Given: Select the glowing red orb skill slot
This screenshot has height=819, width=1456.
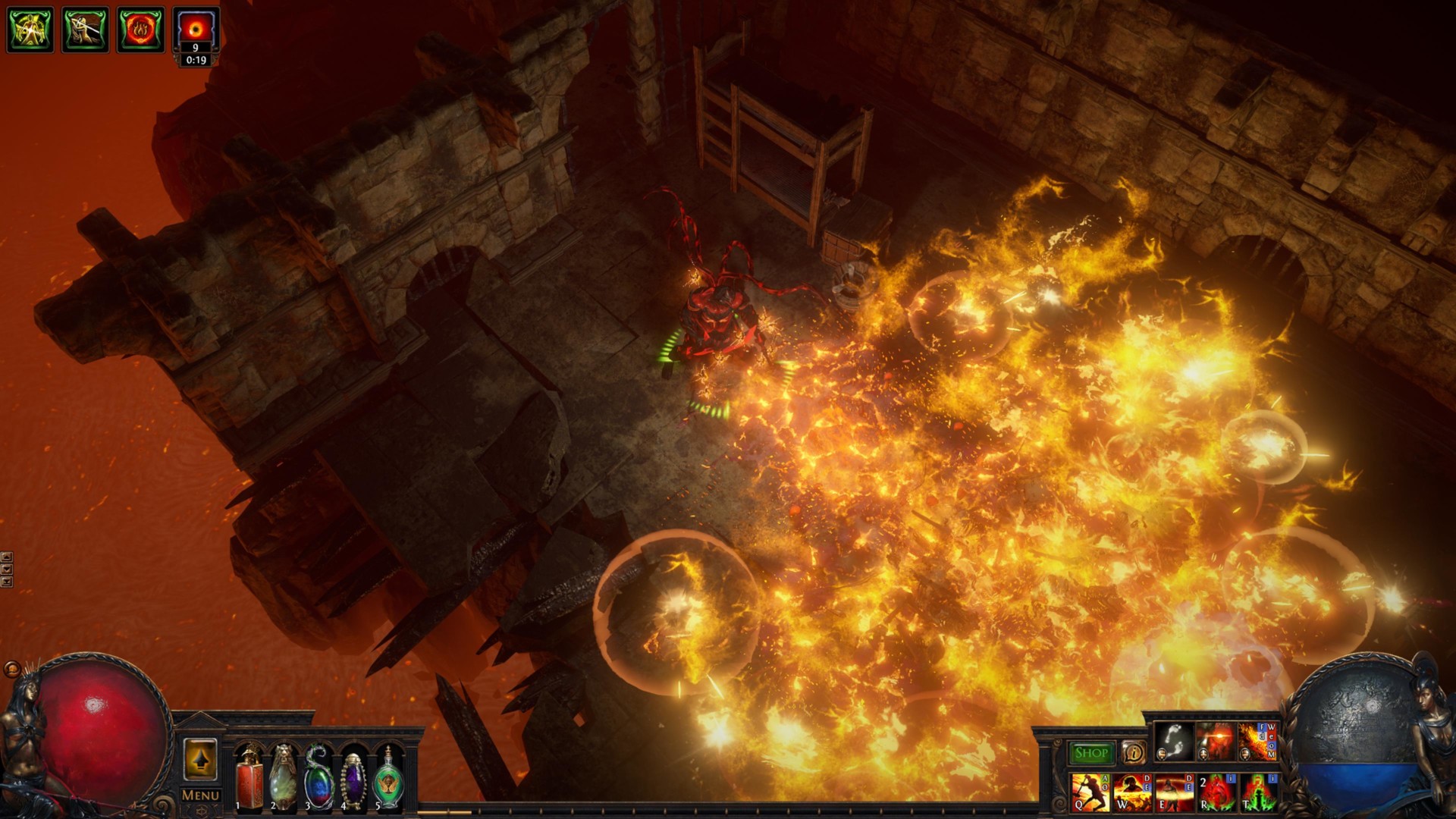Looking at the screenshot, I should click(x=1216, y=741).
